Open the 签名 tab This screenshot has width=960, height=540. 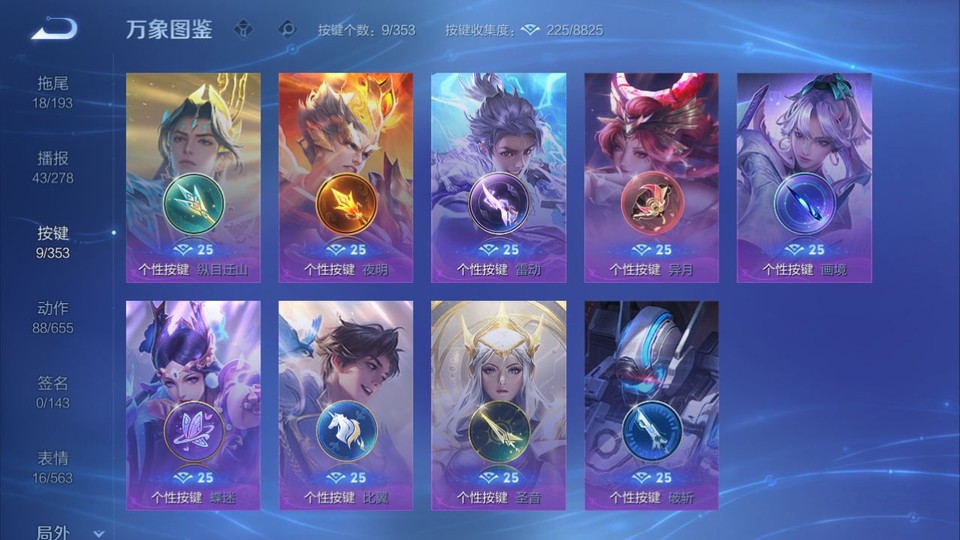(x=53, y=391)
